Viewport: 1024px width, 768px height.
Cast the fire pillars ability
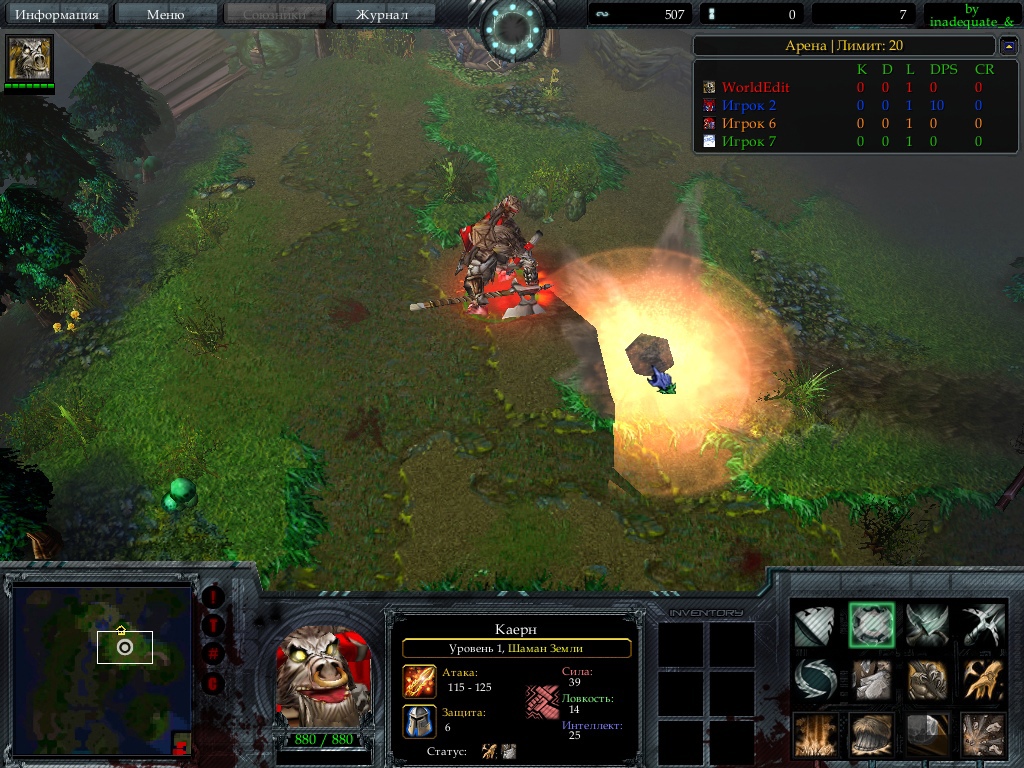(814, 735)
